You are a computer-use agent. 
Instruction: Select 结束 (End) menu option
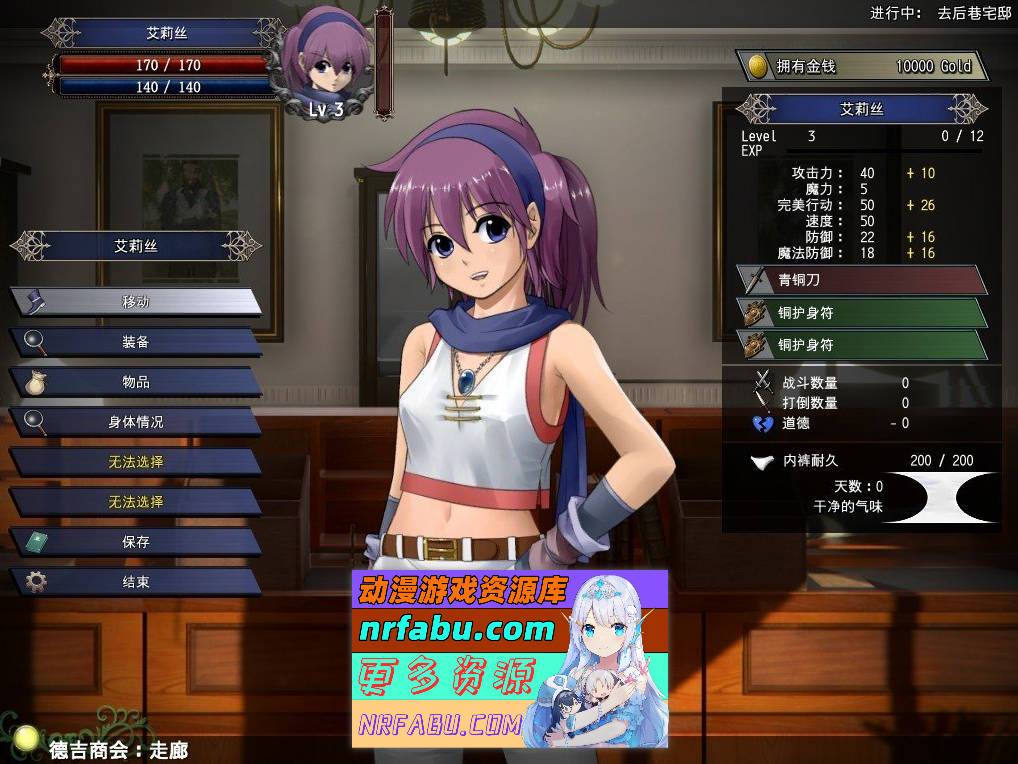[x=136, y=582]
